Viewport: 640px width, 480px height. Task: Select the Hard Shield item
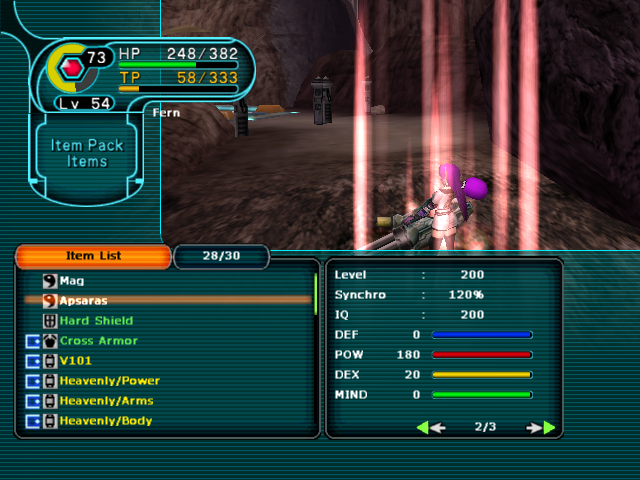click(x=96, y=321)
